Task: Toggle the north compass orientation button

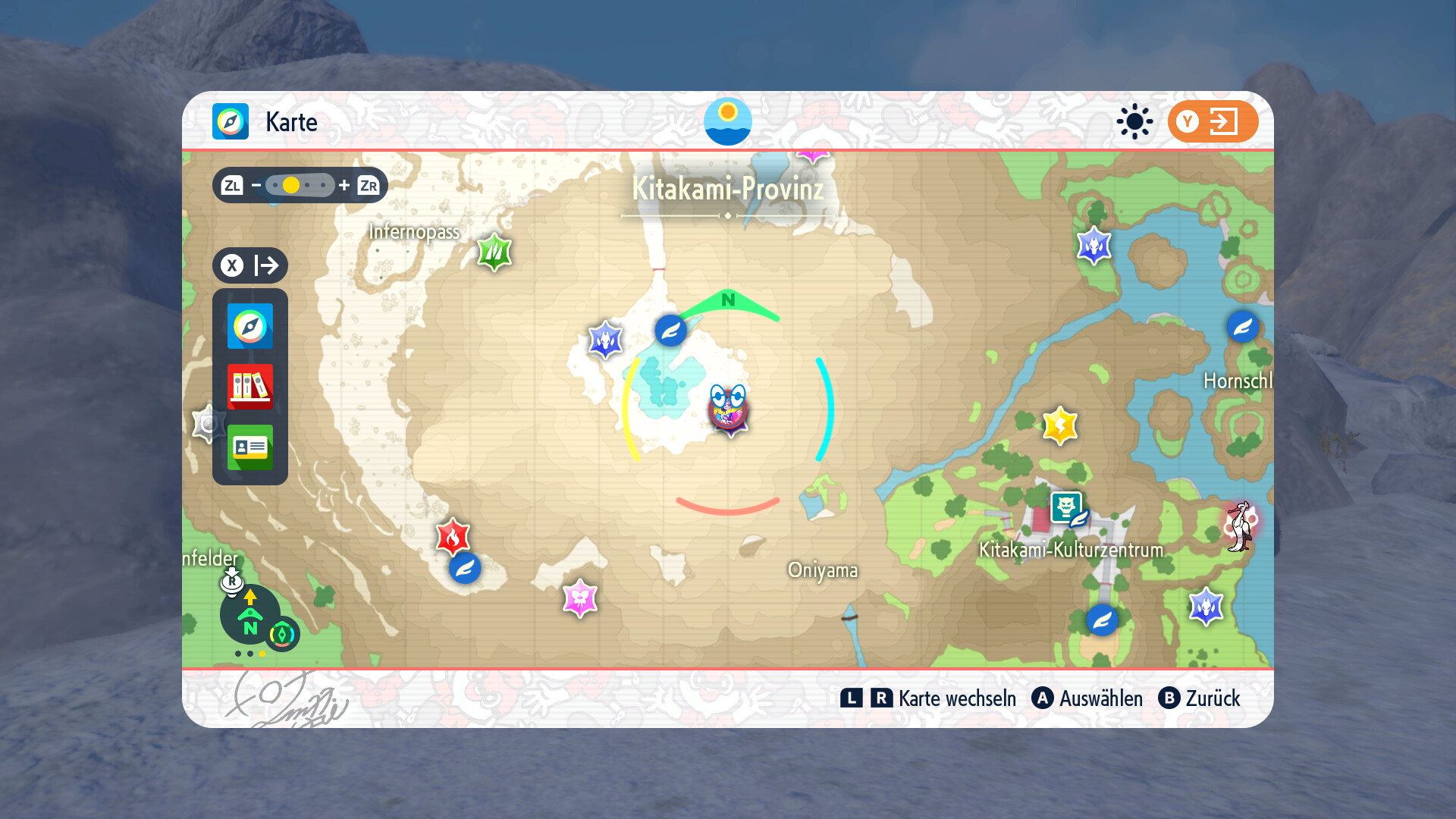Action: (x=250, y=616)
